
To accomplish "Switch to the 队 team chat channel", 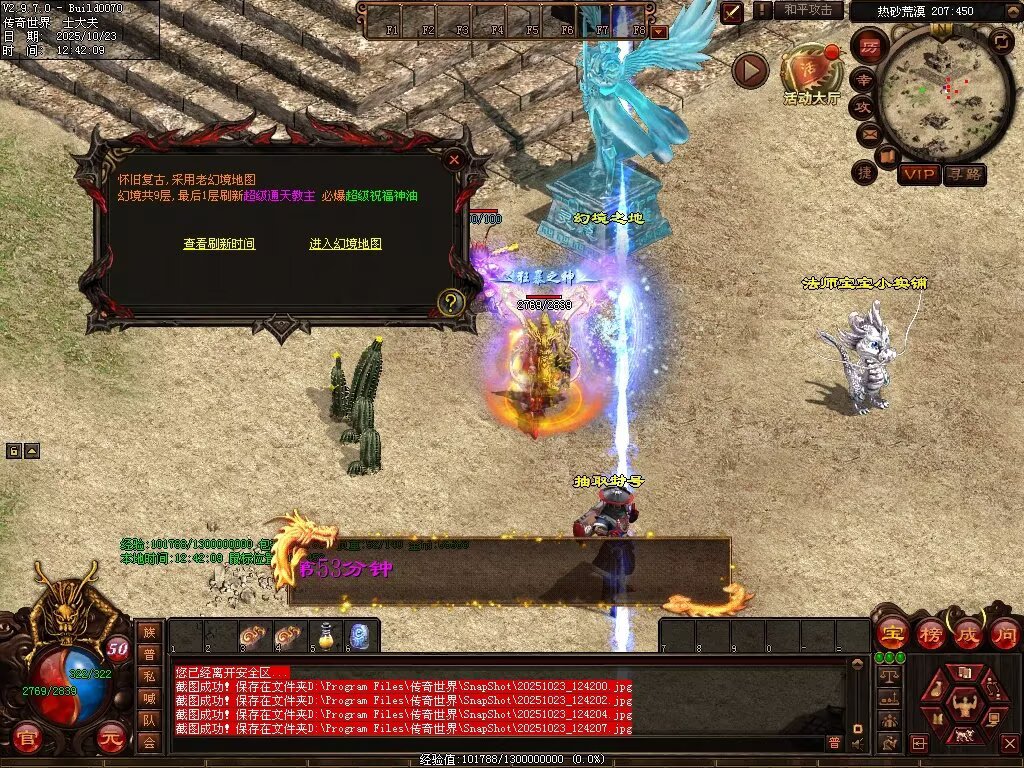I will (x=148, y=719).
